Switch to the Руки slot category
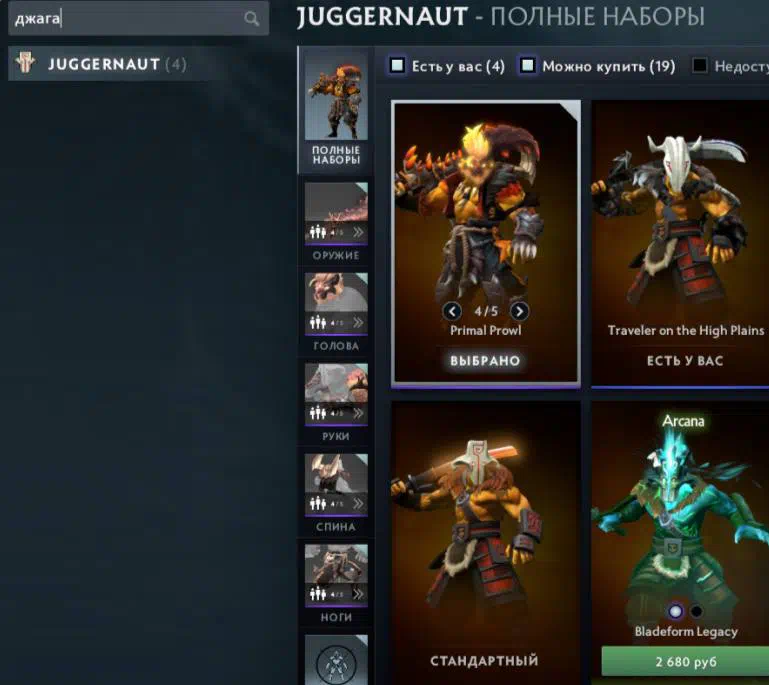The image size is (769, 685). point(336,400)
